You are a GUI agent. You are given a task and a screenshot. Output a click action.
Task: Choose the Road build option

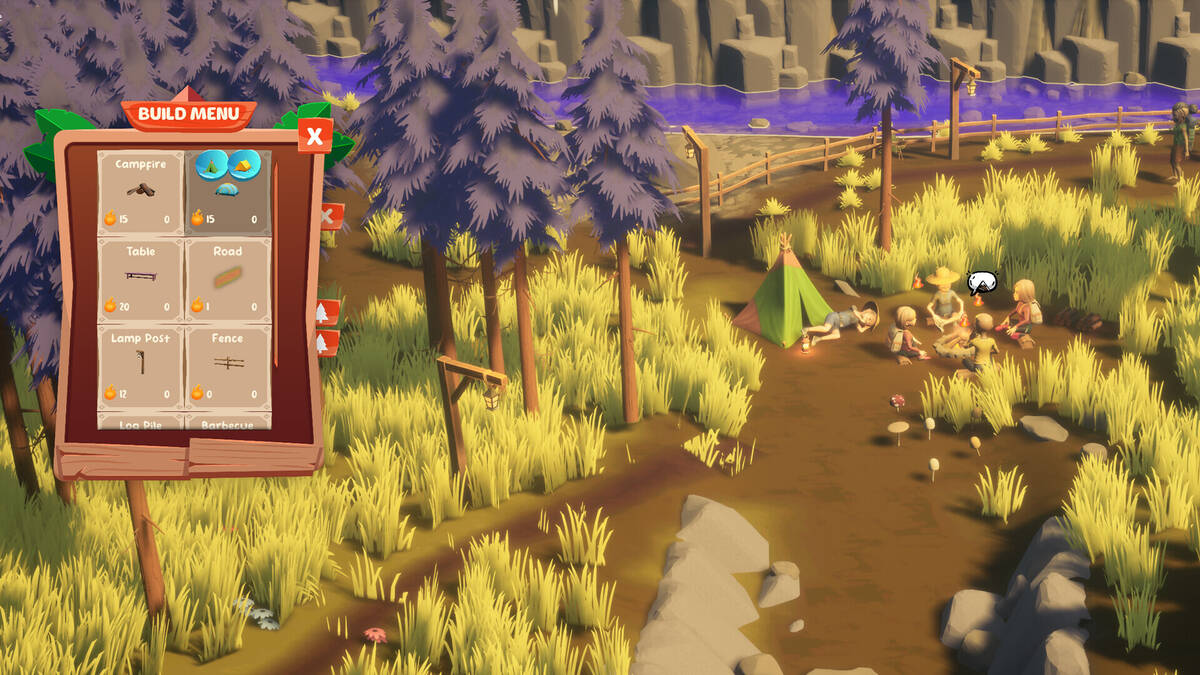228,279
